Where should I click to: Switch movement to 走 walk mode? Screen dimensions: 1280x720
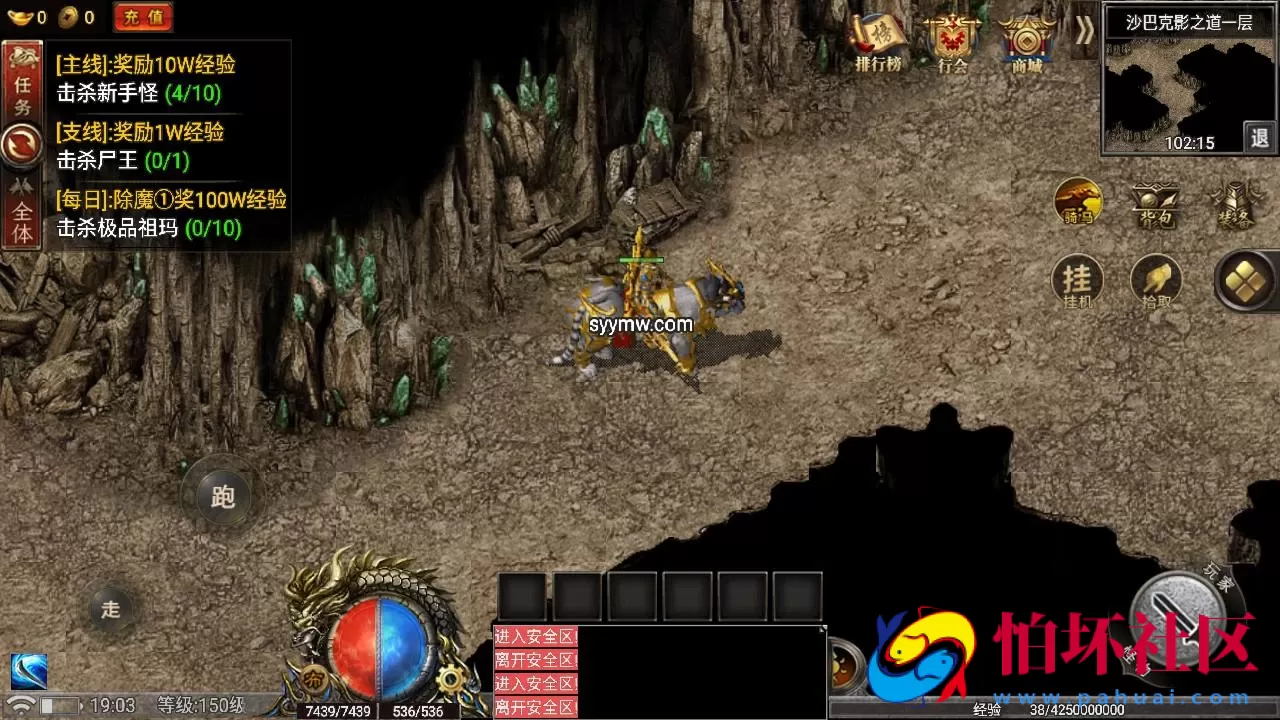click(x=112, y=608)
